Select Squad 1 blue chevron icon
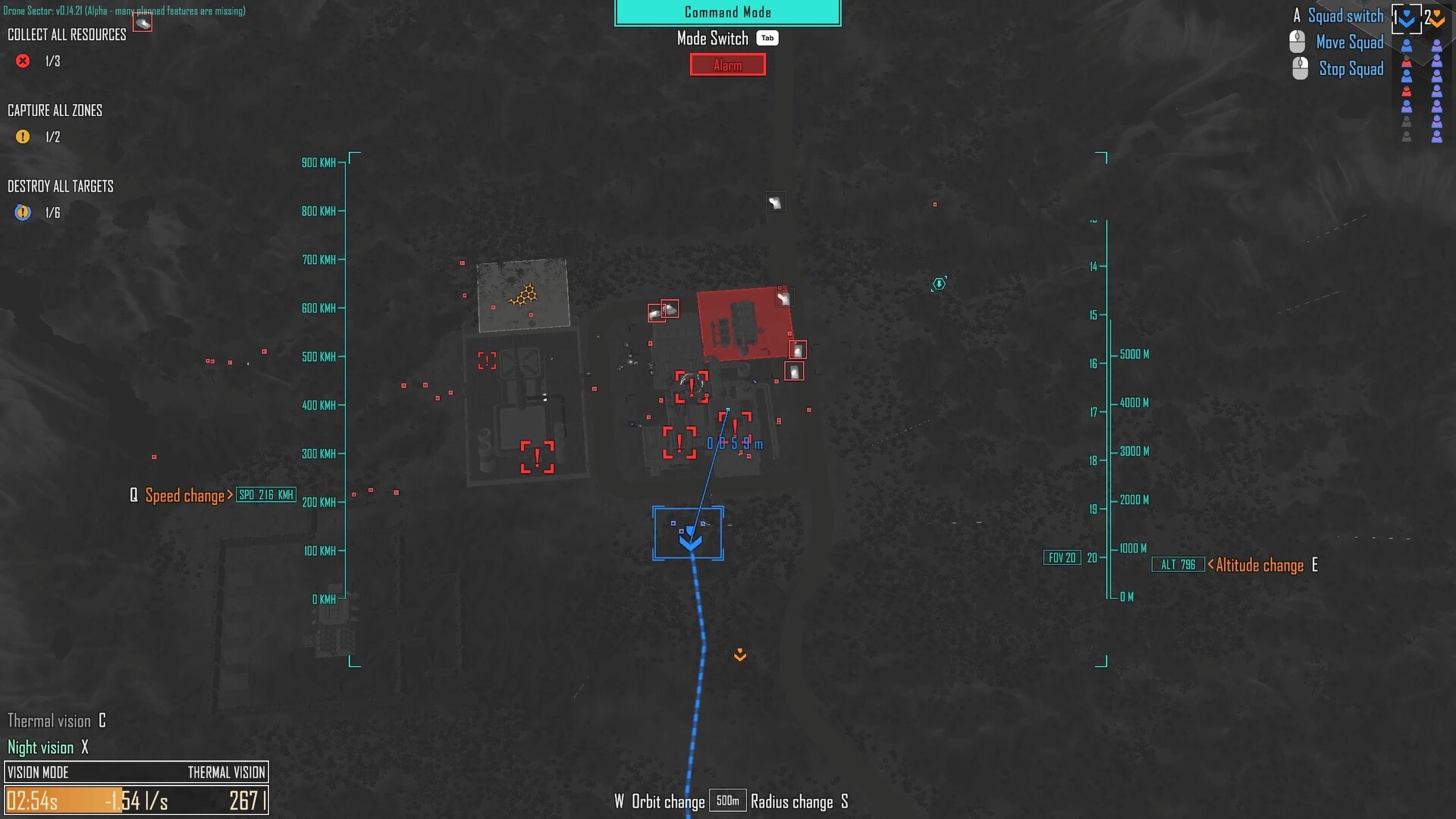The width and height of the screenshot is (1456, 819). coord(1407,17)
